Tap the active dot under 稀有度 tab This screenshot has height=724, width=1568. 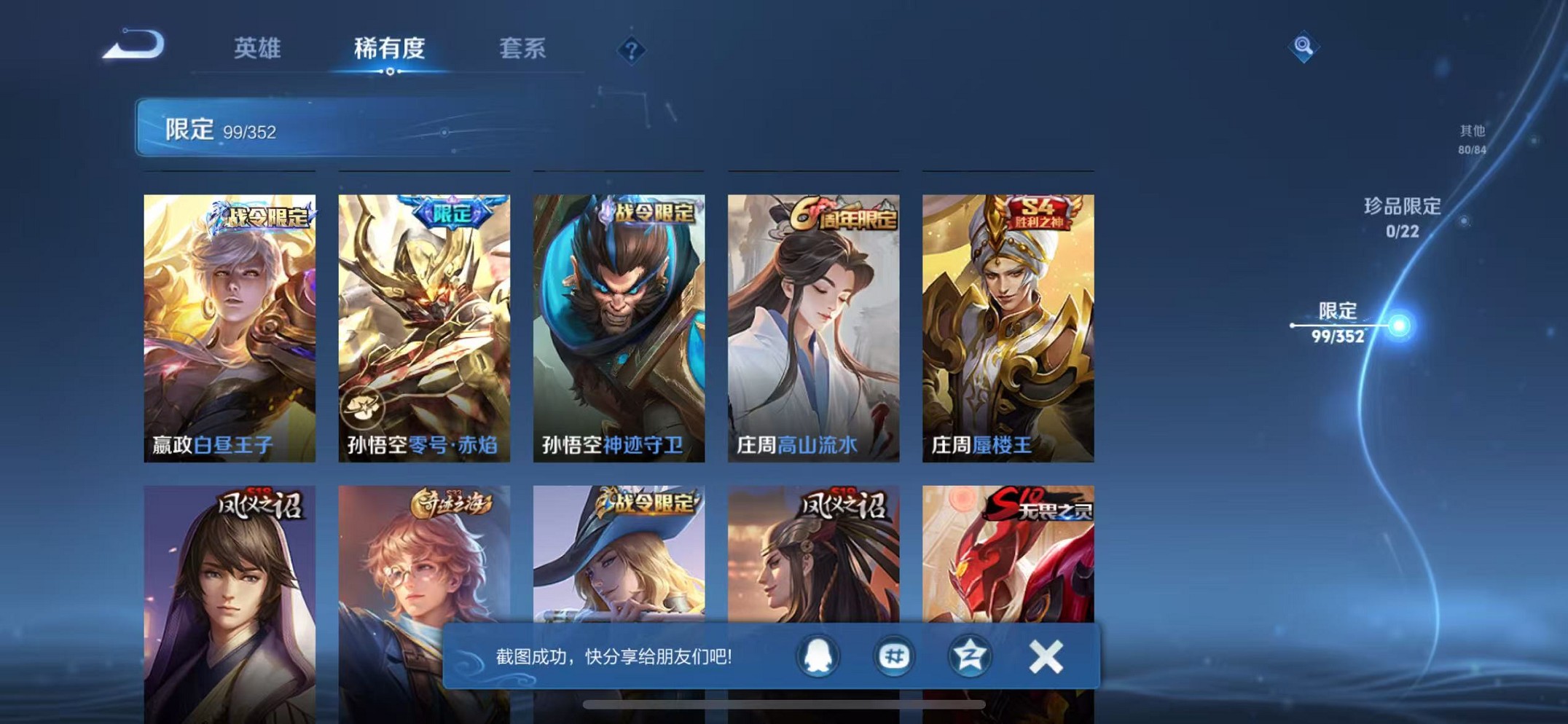tap(391, 73)
